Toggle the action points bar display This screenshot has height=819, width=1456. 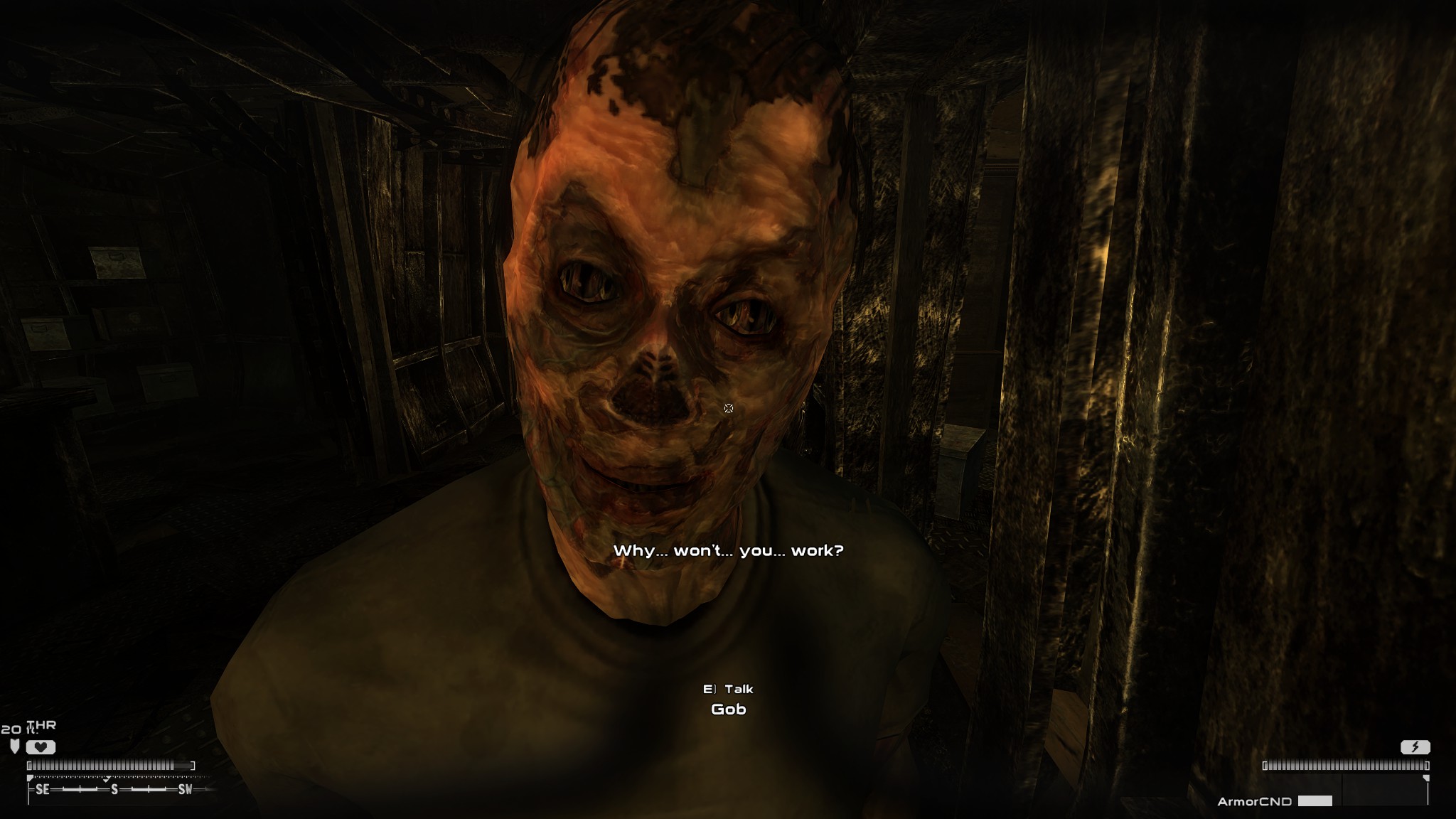pos(1347,765)
